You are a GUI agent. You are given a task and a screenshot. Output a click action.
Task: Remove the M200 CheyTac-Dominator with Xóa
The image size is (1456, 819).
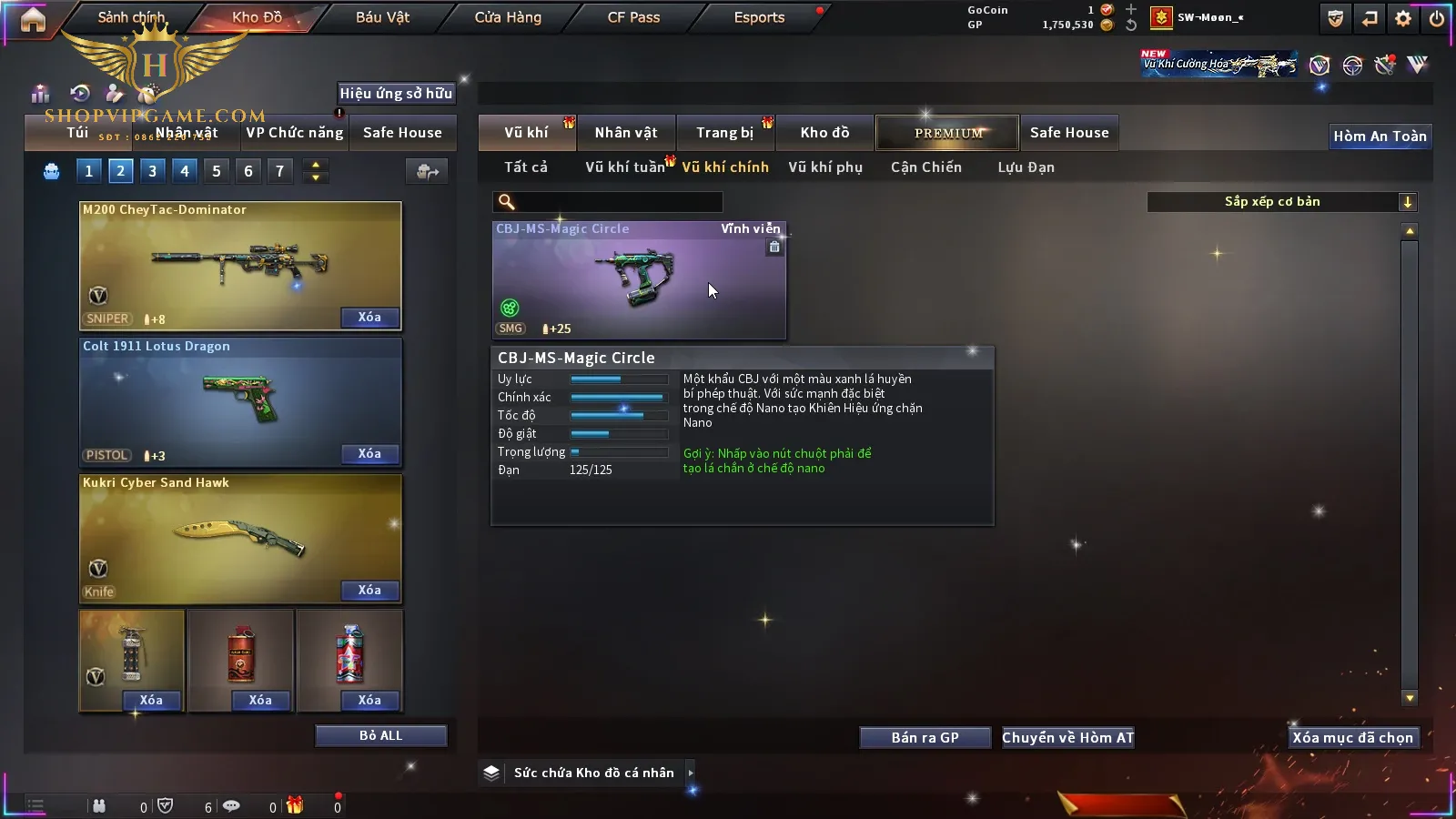coord(369,318)
